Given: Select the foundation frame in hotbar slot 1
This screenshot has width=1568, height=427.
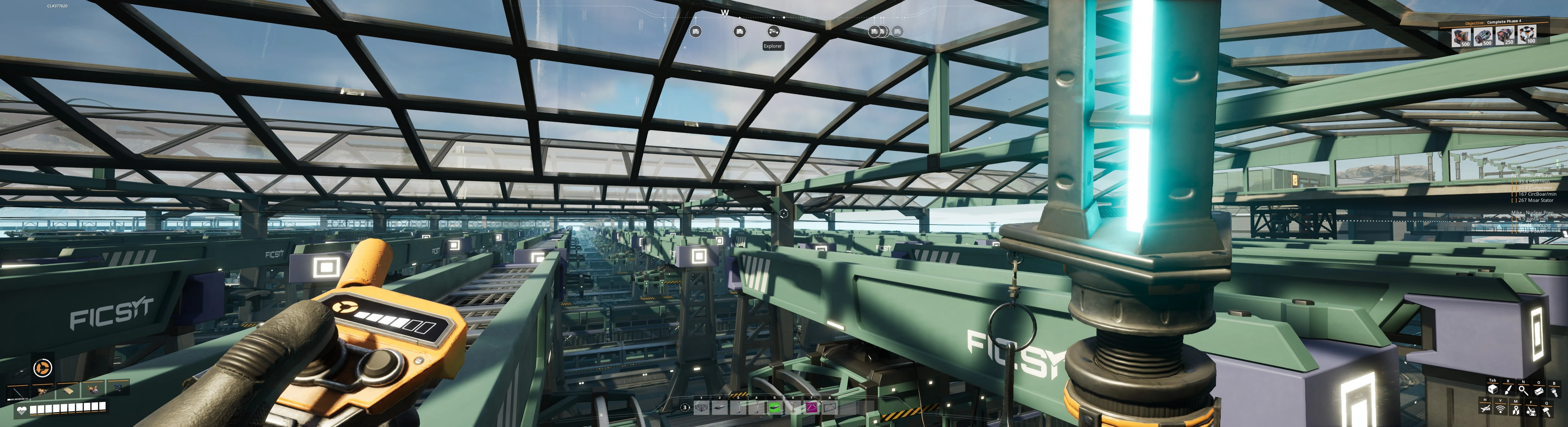Looking at the screenshot, I should click(x=701, y=408).
